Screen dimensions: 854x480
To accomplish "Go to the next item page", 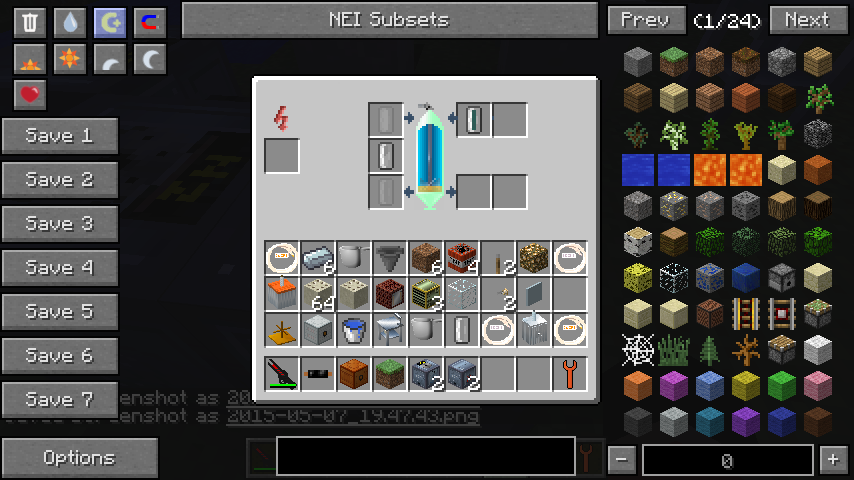I will (806, 20).
